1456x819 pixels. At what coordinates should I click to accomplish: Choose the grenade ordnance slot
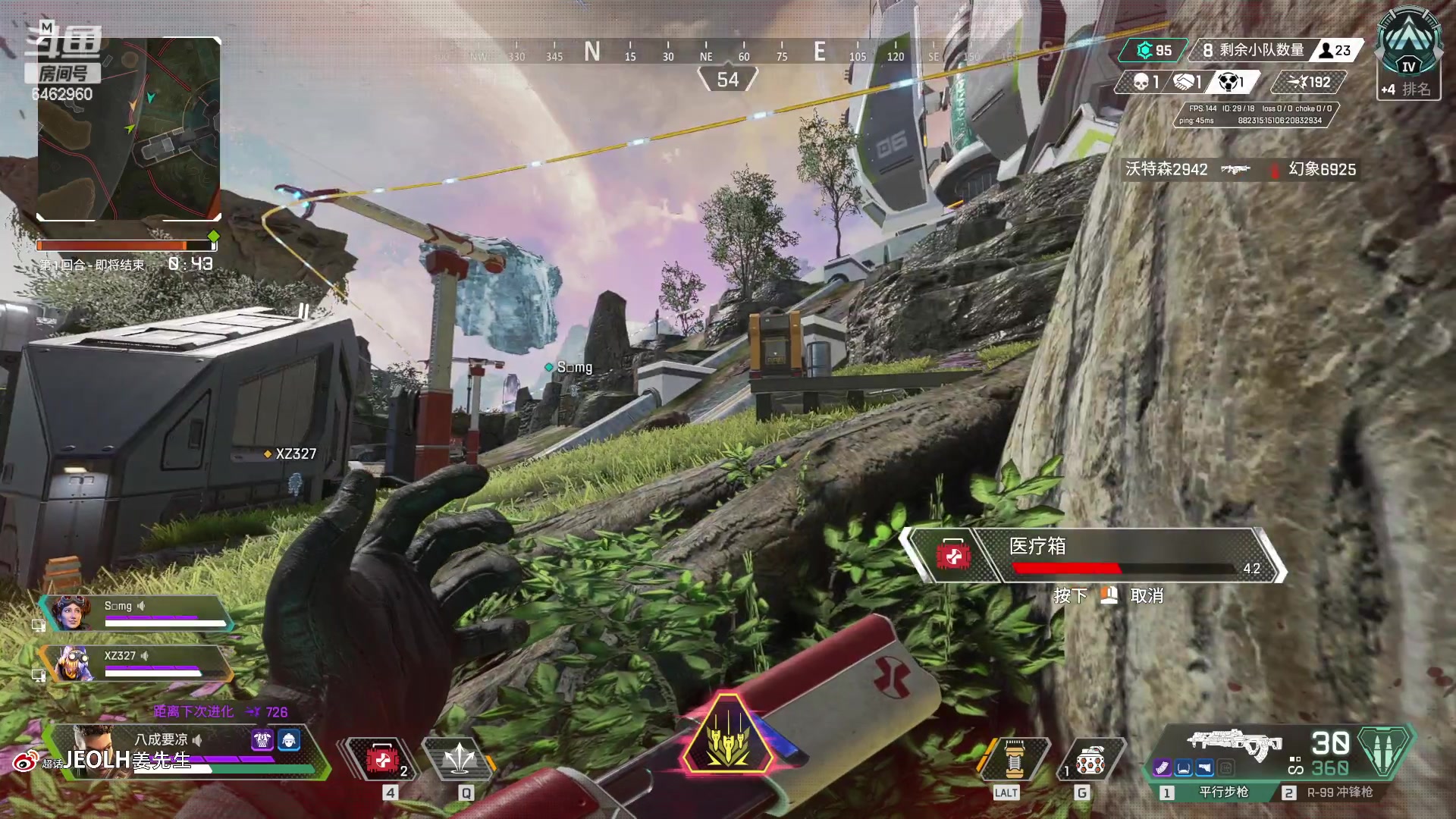(1089, 759)
